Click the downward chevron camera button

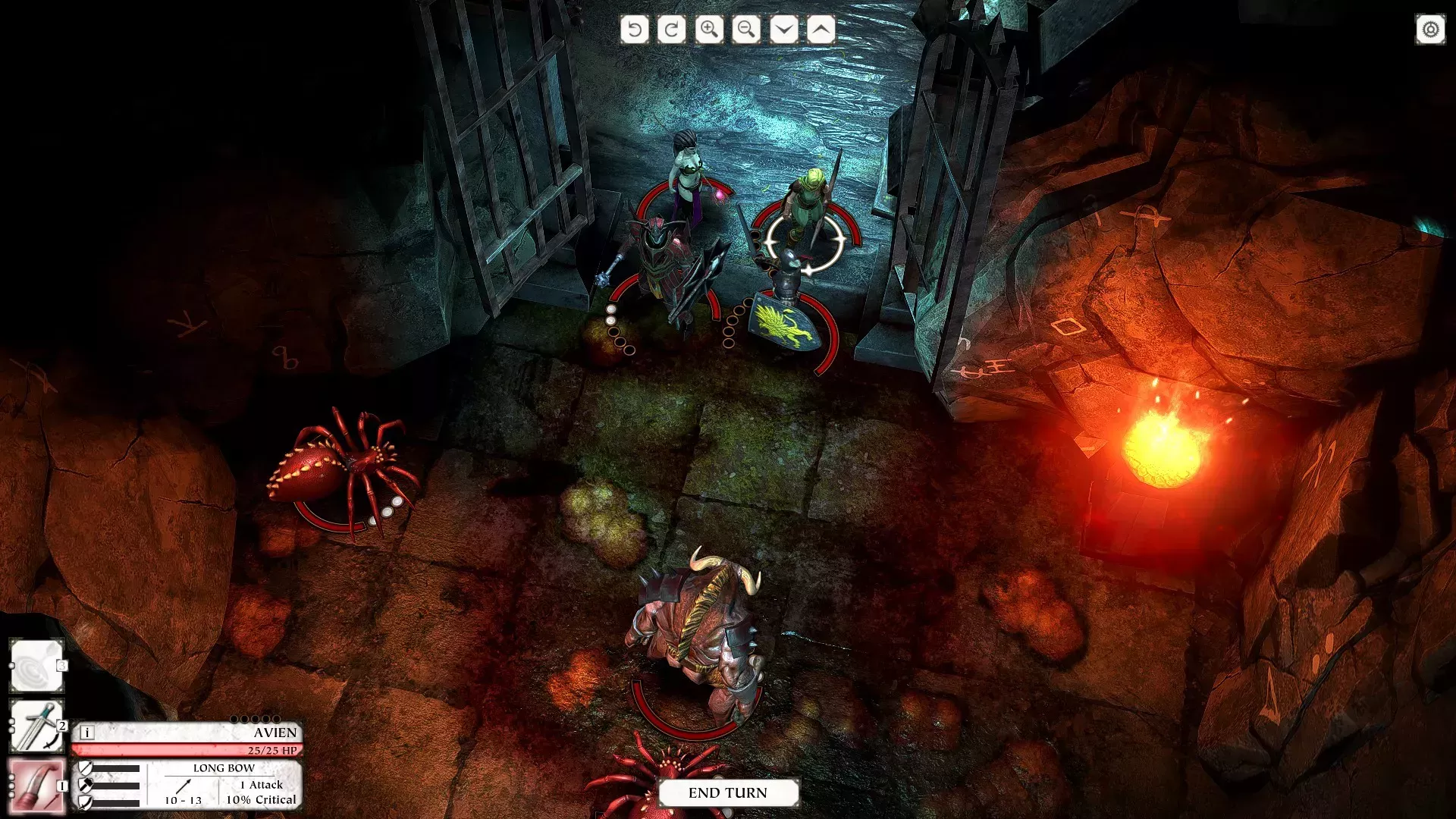click(x=783, y=30)
